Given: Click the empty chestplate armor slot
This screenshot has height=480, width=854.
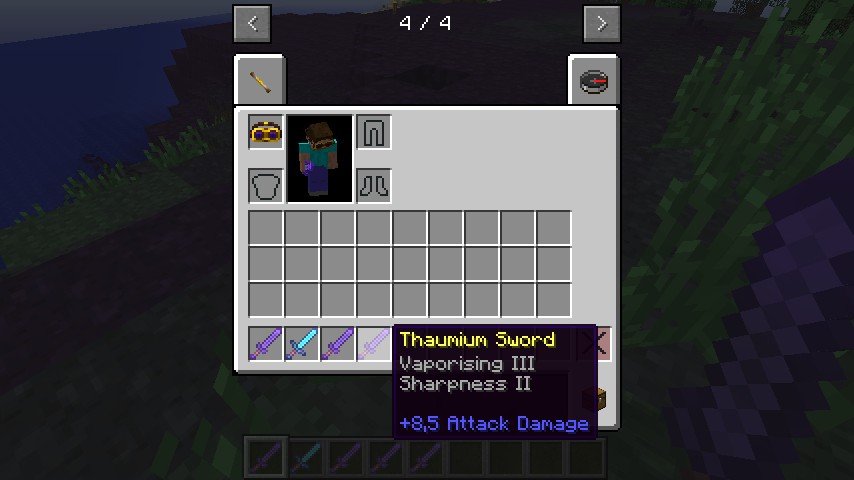Looking at the screenshot, I should pos(266,185).
